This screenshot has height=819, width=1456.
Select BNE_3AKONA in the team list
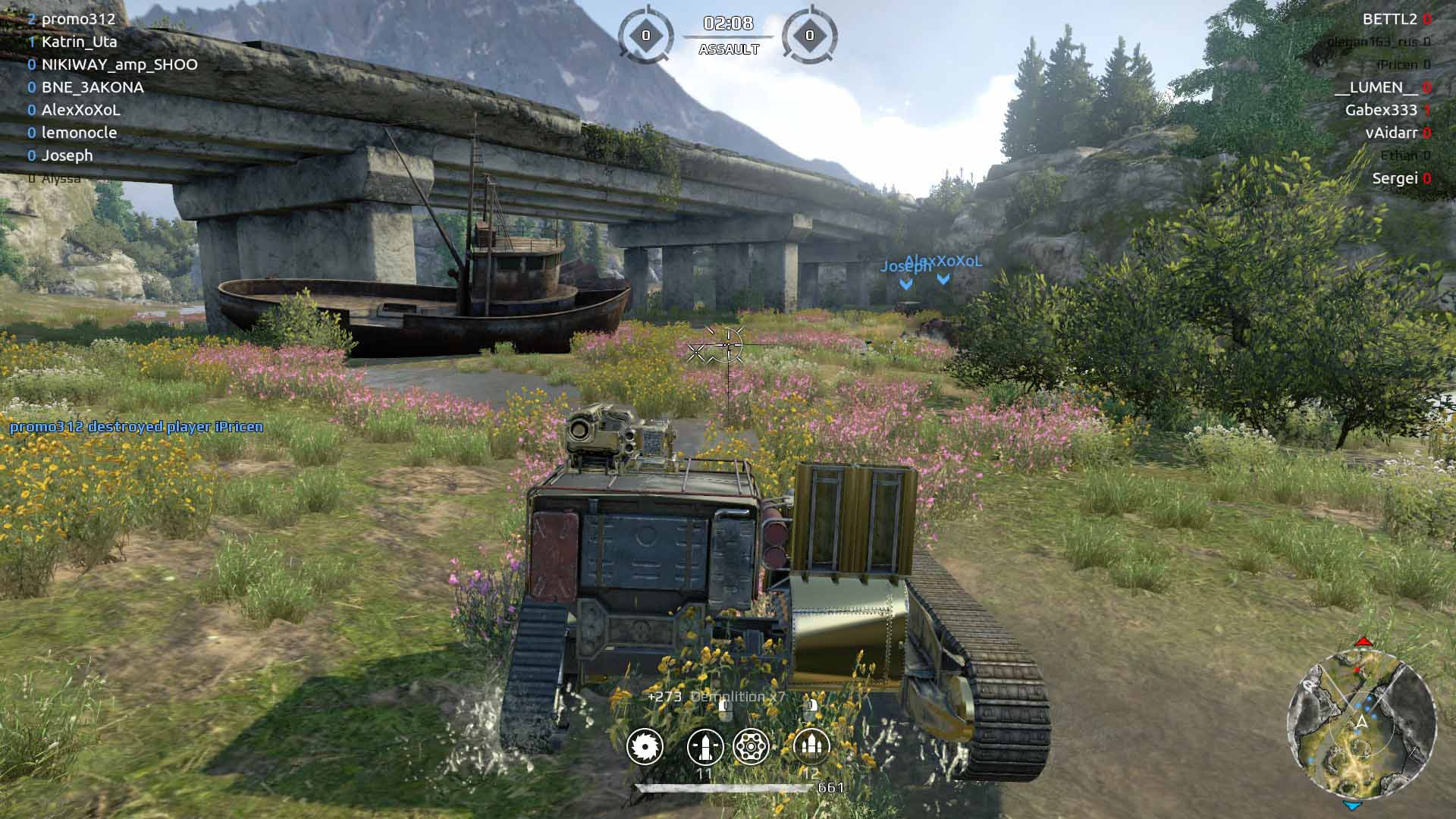pos(93,87)
